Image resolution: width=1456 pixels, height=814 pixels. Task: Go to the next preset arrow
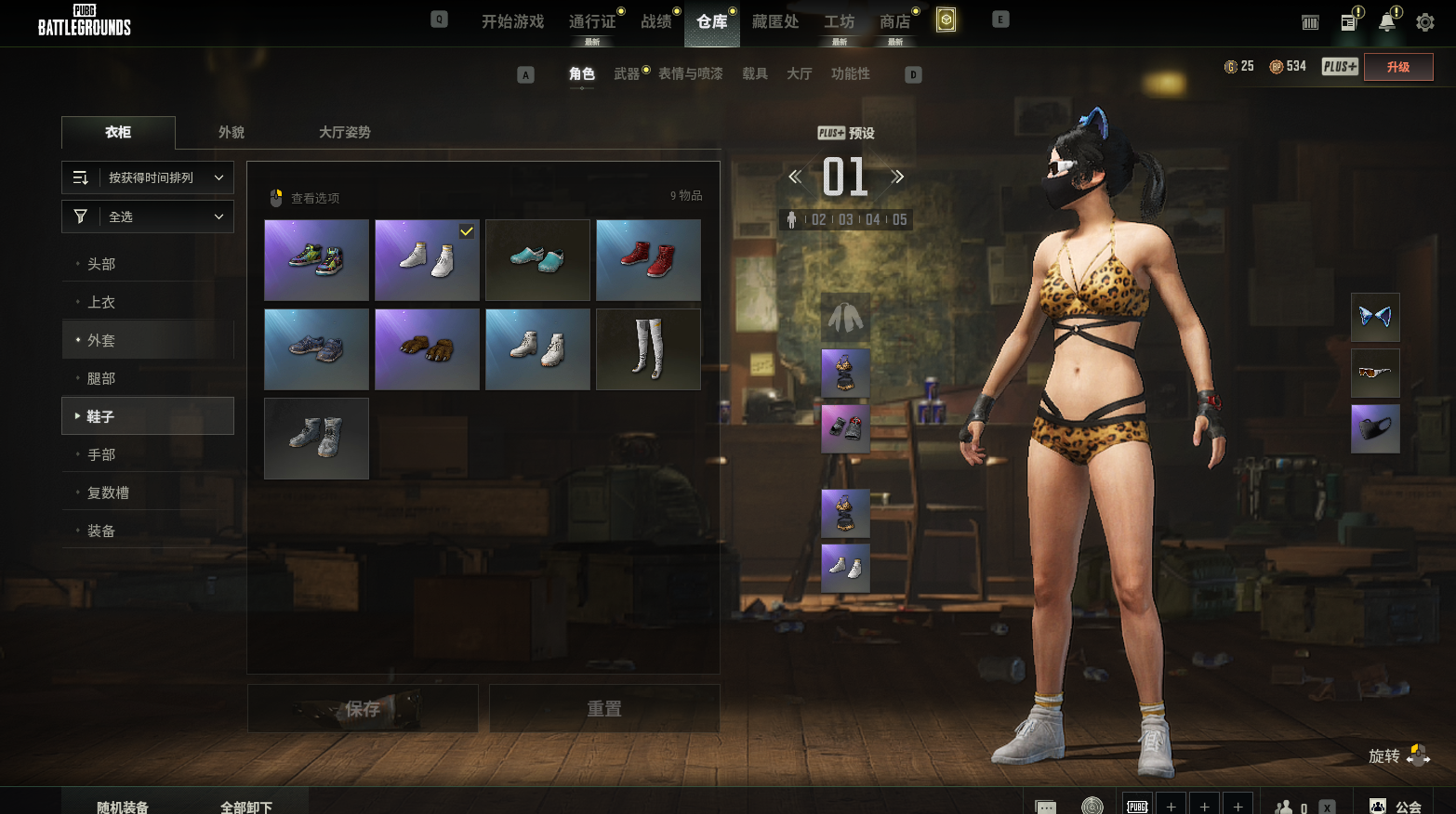coord(897,177)
